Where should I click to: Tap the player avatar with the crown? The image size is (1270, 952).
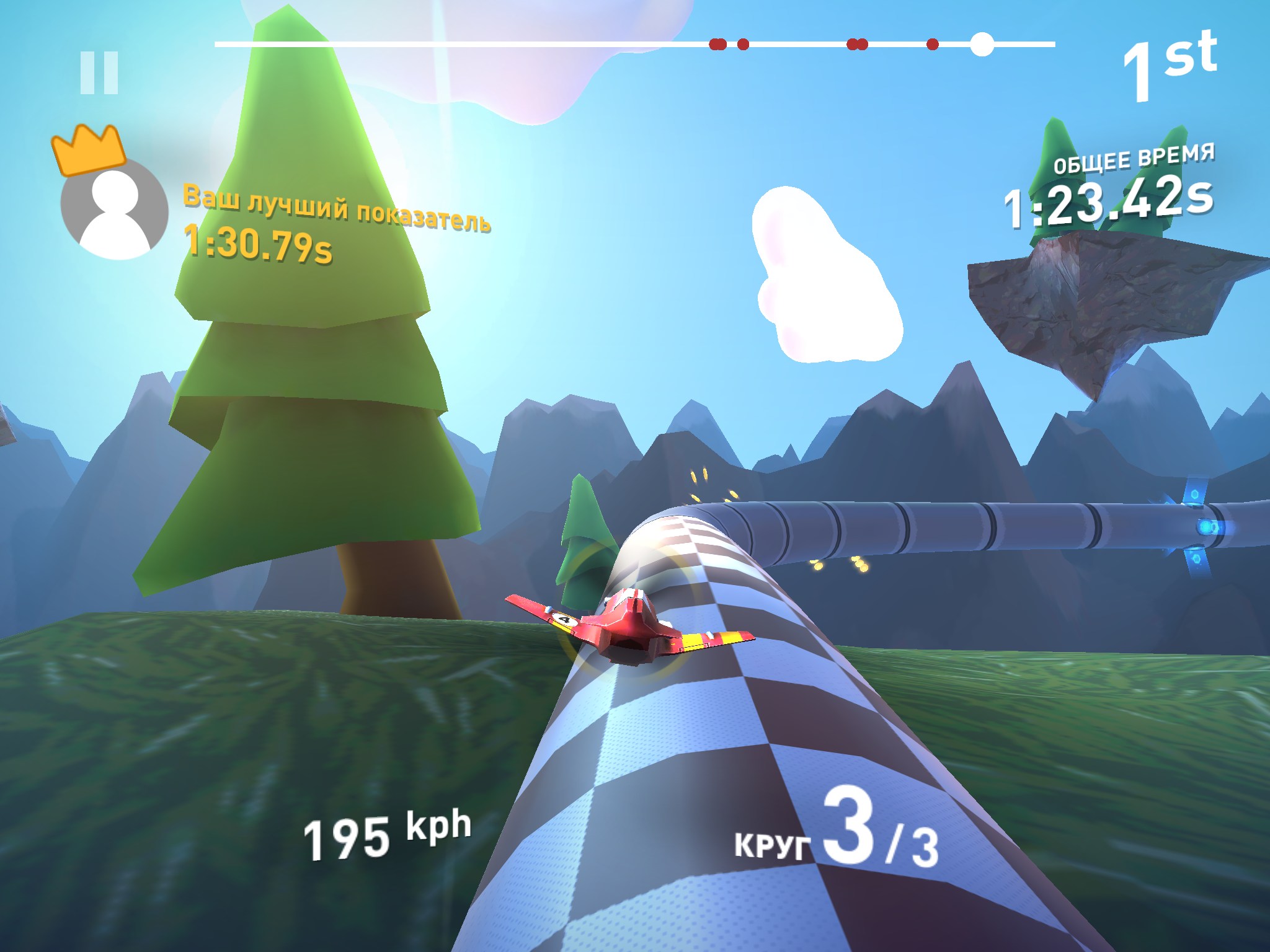(x=114, y=208)
